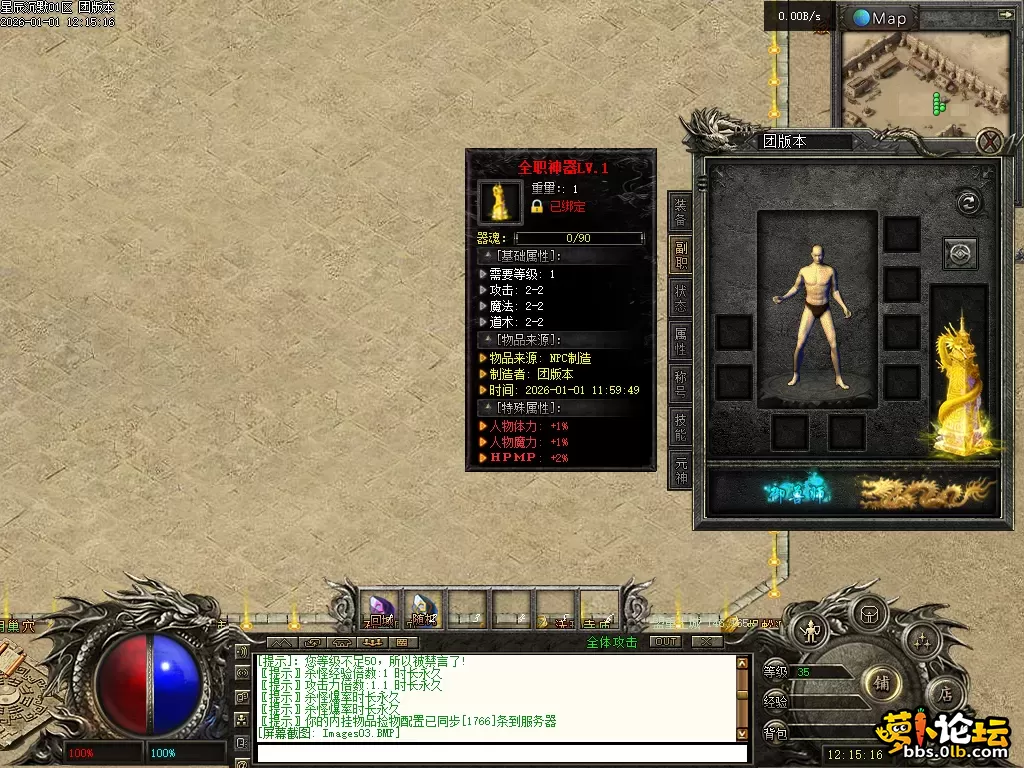Select the golden dragon pillar artifact slot

pyautogui.click(x=960, y=385)
